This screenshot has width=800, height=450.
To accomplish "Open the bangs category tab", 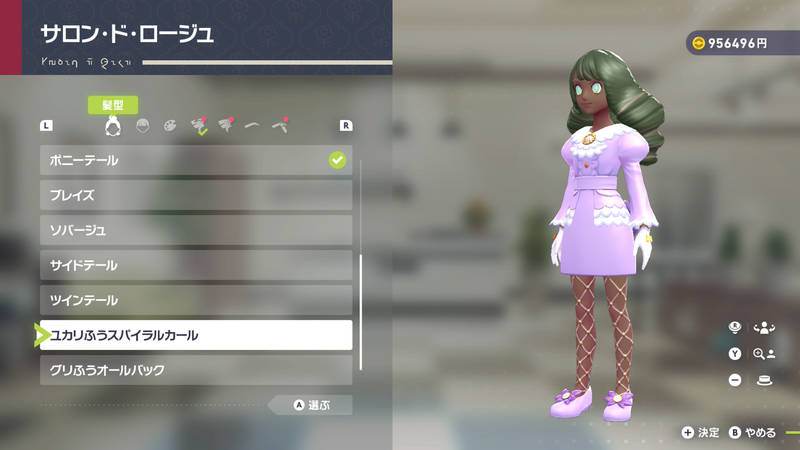I will coord(142,126).
